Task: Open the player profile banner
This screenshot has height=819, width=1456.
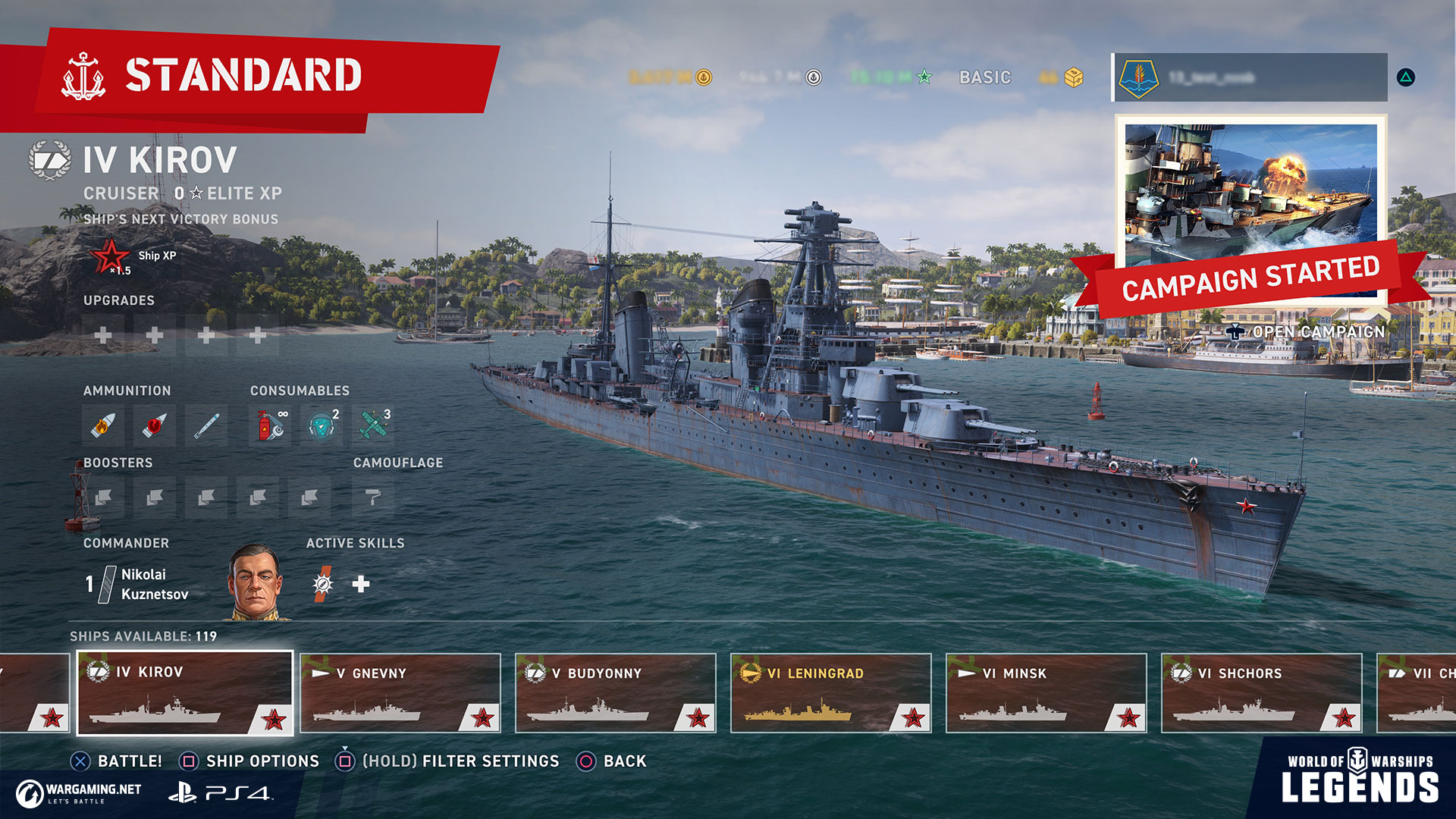Action: (1250, 77)
